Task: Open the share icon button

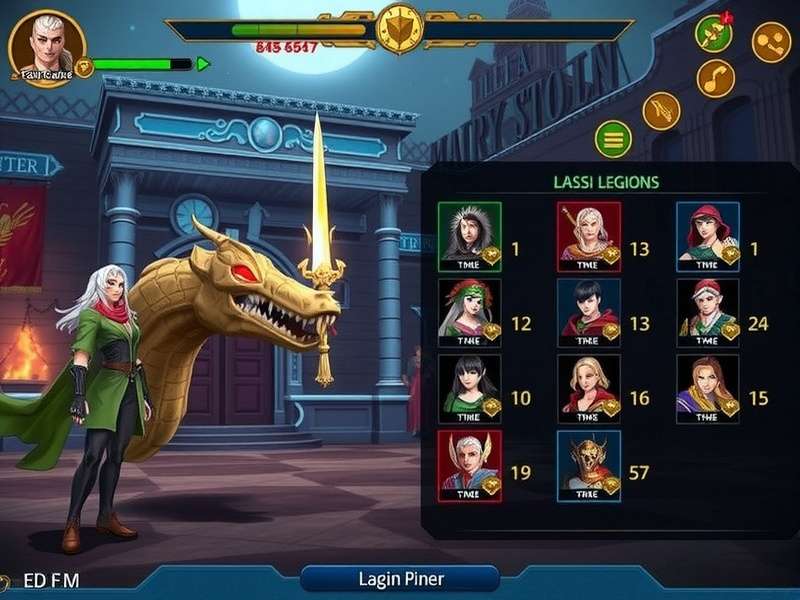Action: click(771, 42)
